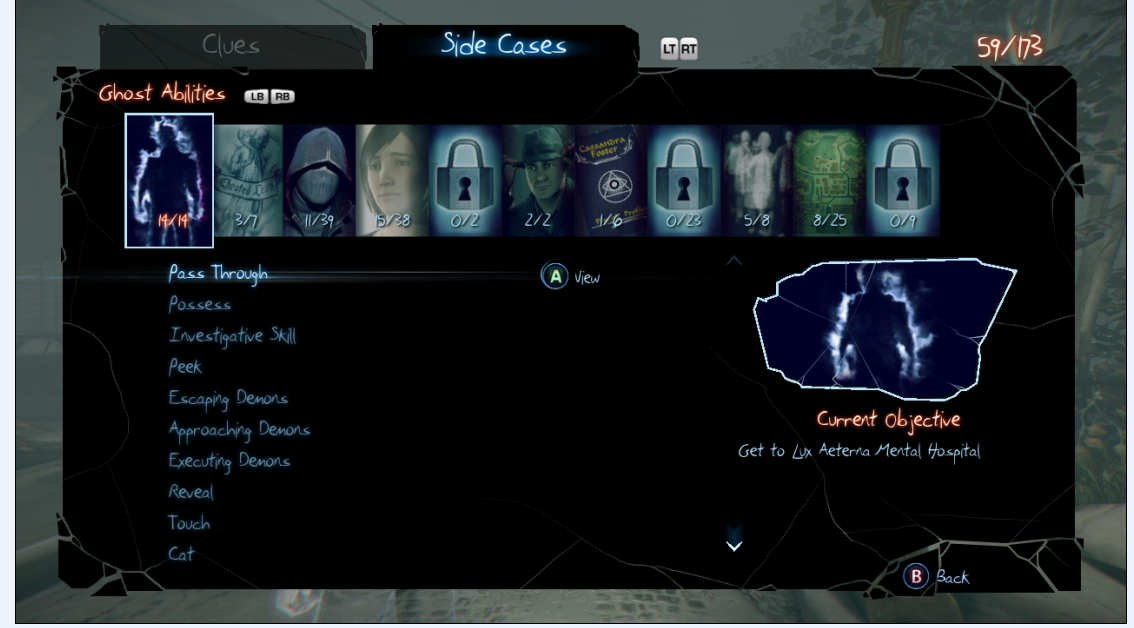
Task: Select the Ghost Abilities 14/14 category
Action: click(x=169, y=180)
